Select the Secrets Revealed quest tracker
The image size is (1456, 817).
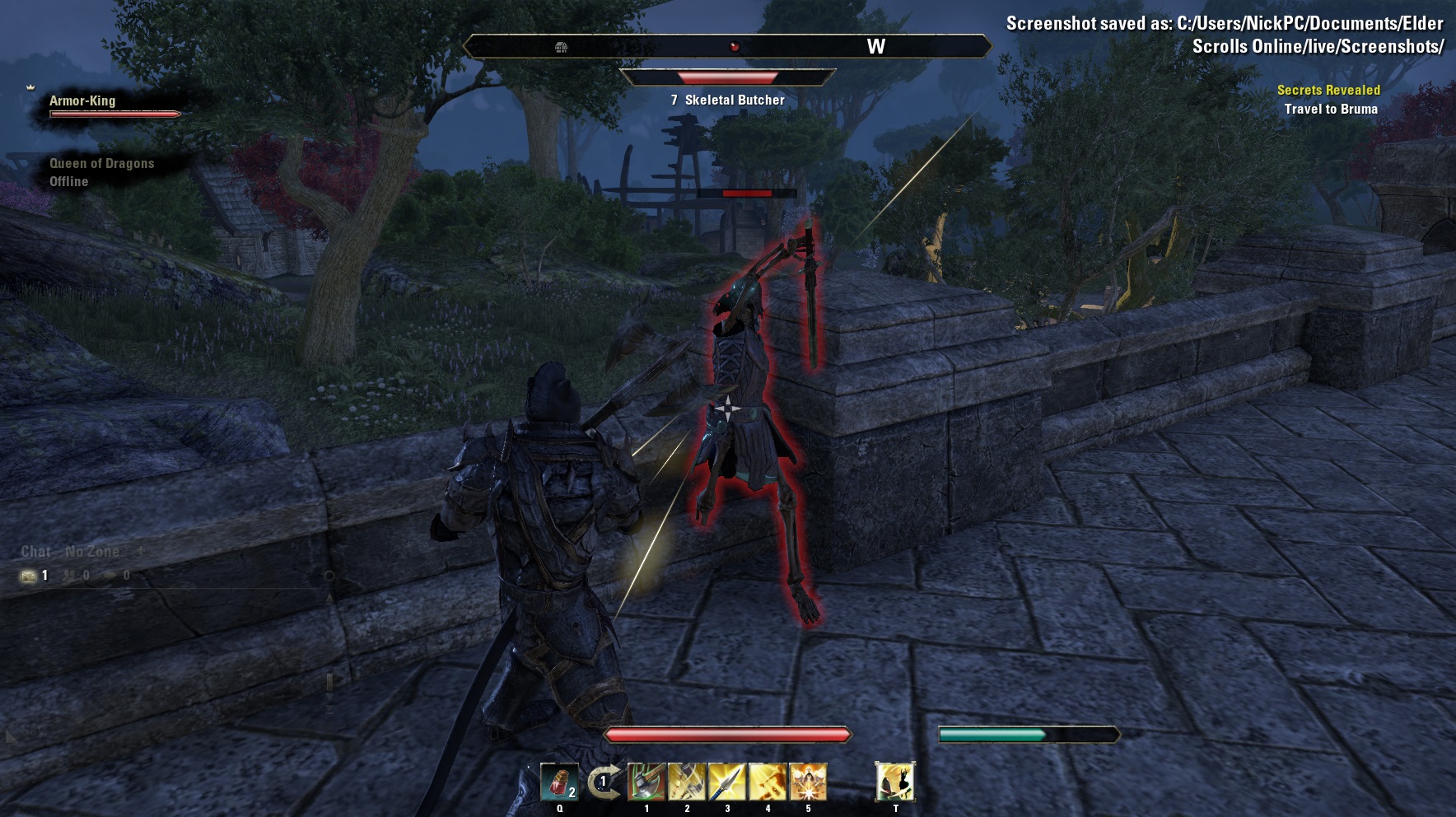point(1328,91)
